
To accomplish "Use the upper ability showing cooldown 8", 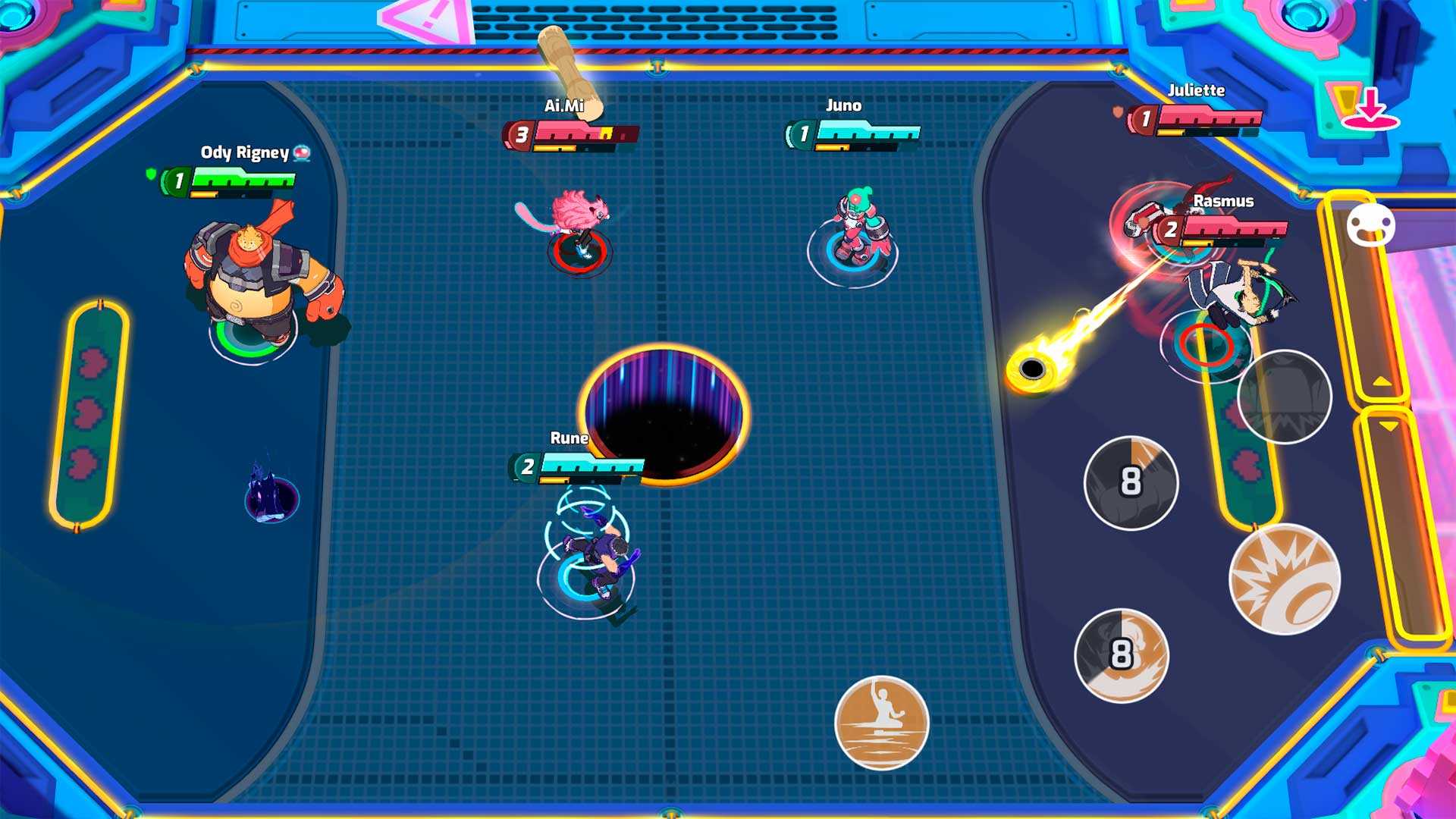I will (x=1131, y=482).
